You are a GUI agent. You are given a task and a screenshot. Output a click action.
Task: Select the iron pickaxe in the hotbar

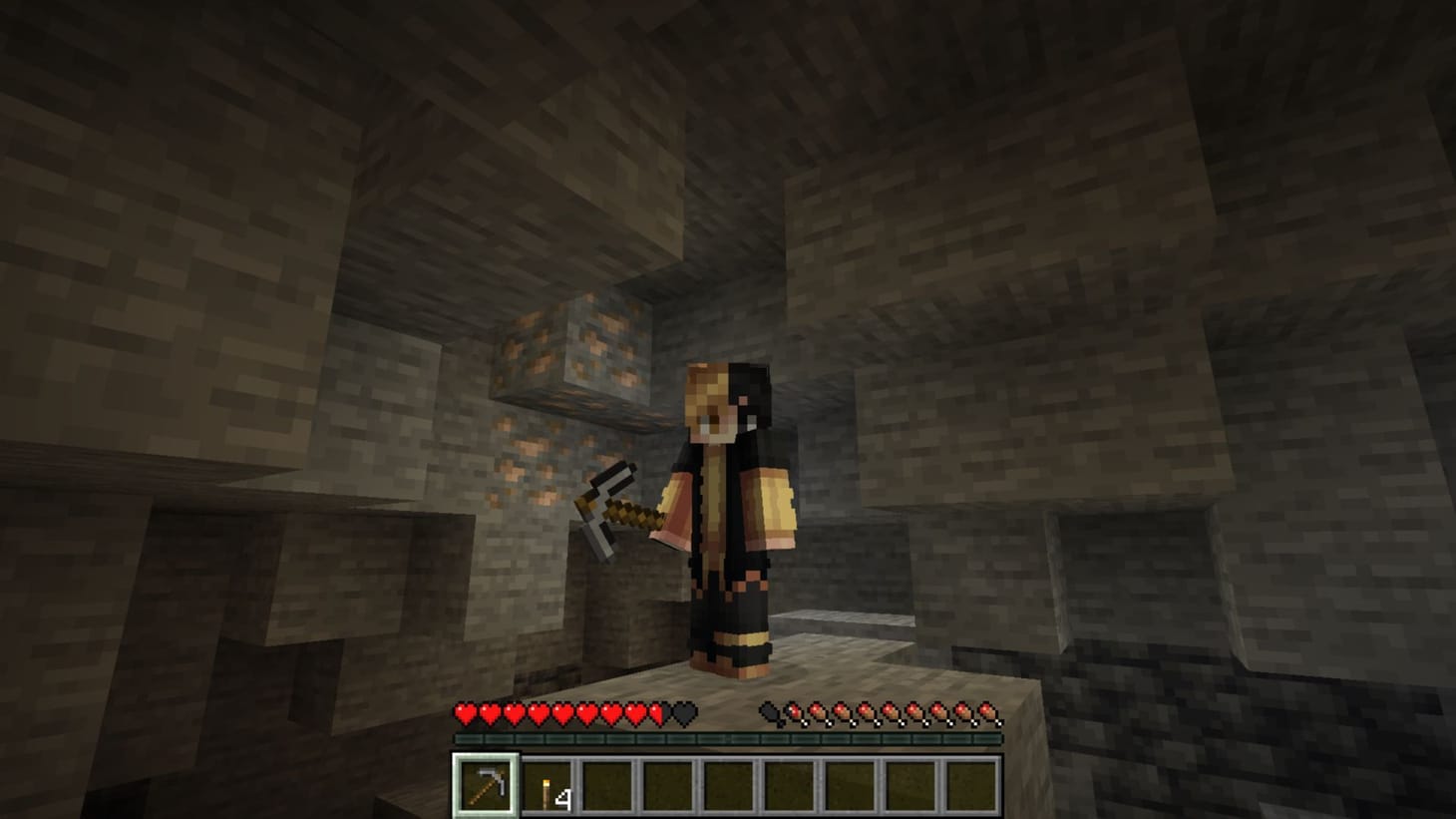(486, 787)
